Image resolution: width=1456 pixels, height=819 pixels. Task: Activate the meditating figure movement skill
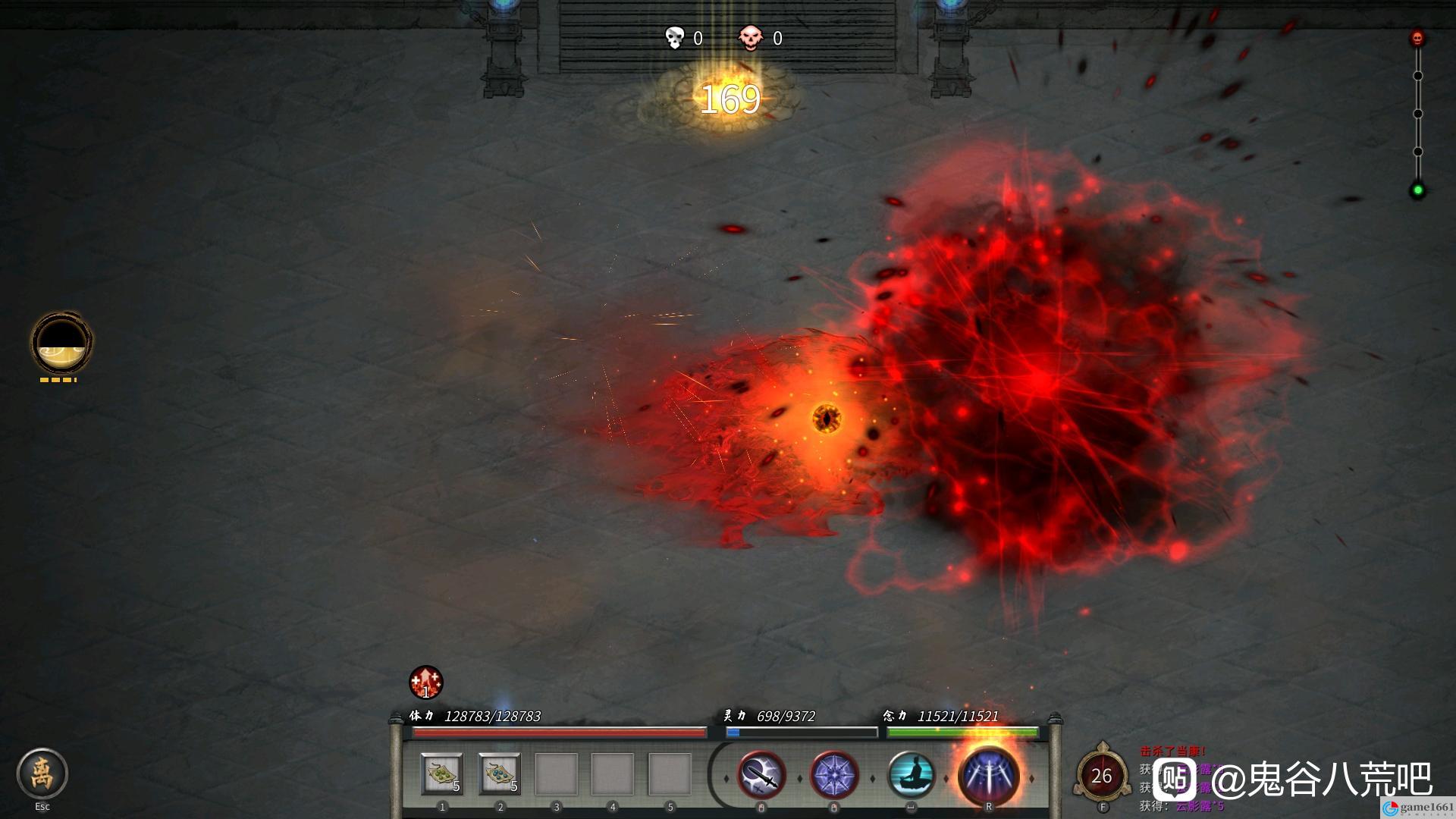(x=910, y=776)
